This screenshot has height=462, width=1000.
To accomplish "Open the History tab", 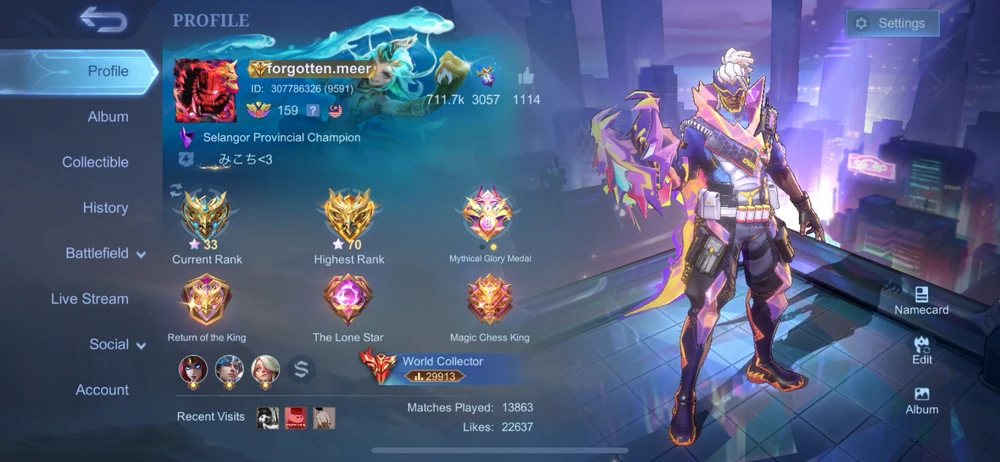I will 105,208.
